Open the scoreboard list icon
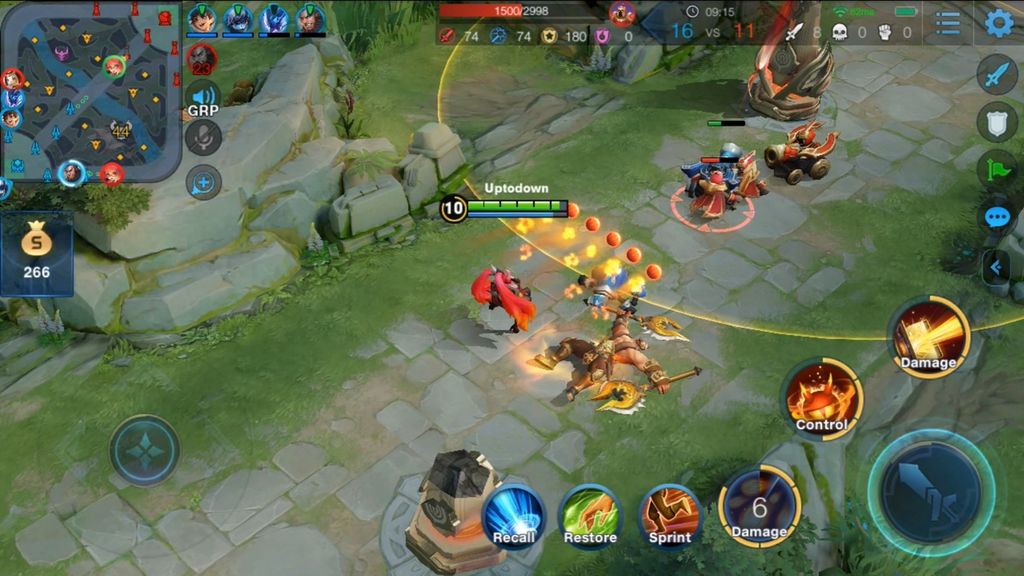The height and width of the screenshot is (576, 1024). click(x=947, y=23)
